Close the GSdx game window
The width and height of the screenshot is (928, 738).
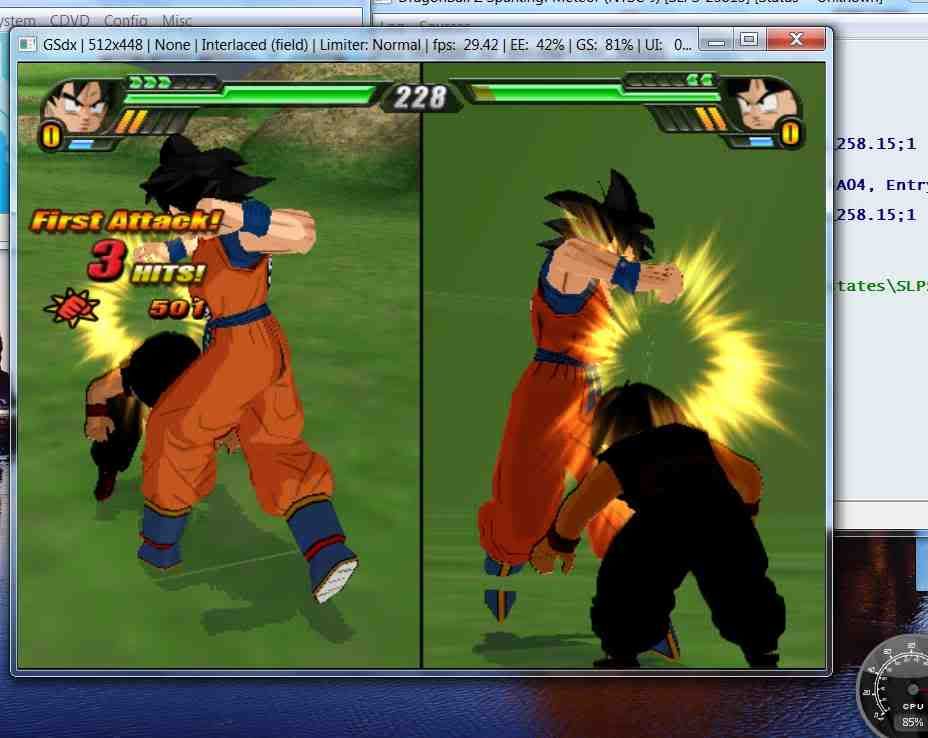(796, 41)
